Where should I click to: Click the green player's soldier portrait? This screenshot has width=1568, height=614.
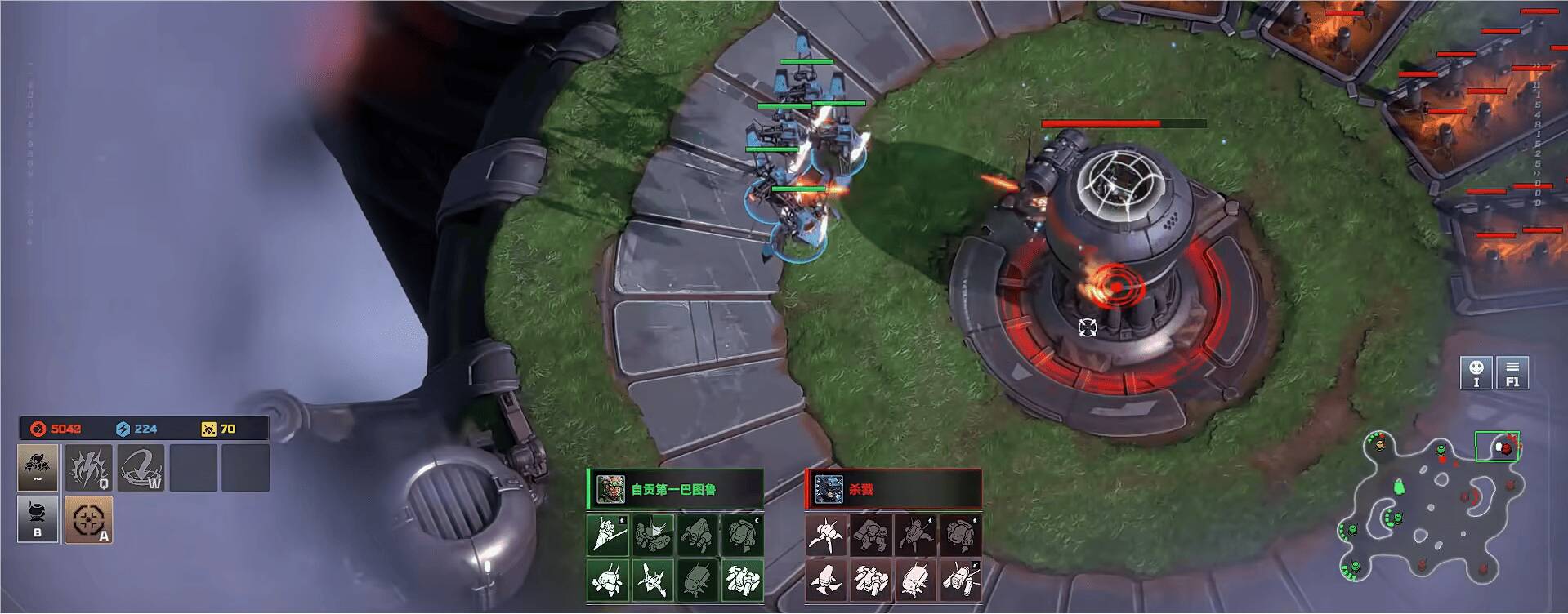pyautogui.click(x=610, y=489)
